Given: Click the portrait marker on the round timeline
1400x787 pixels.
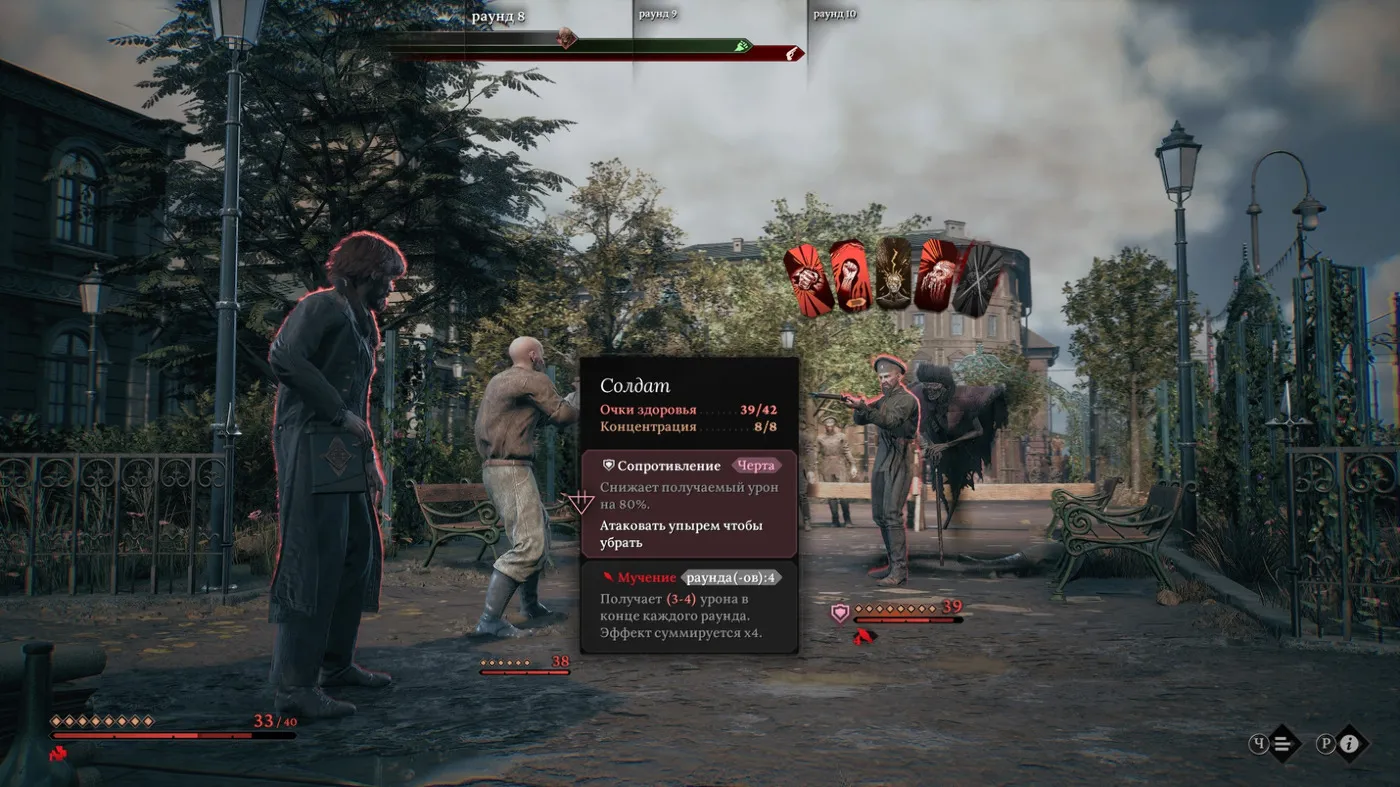Looking at the screenshot, I should 566,38.
